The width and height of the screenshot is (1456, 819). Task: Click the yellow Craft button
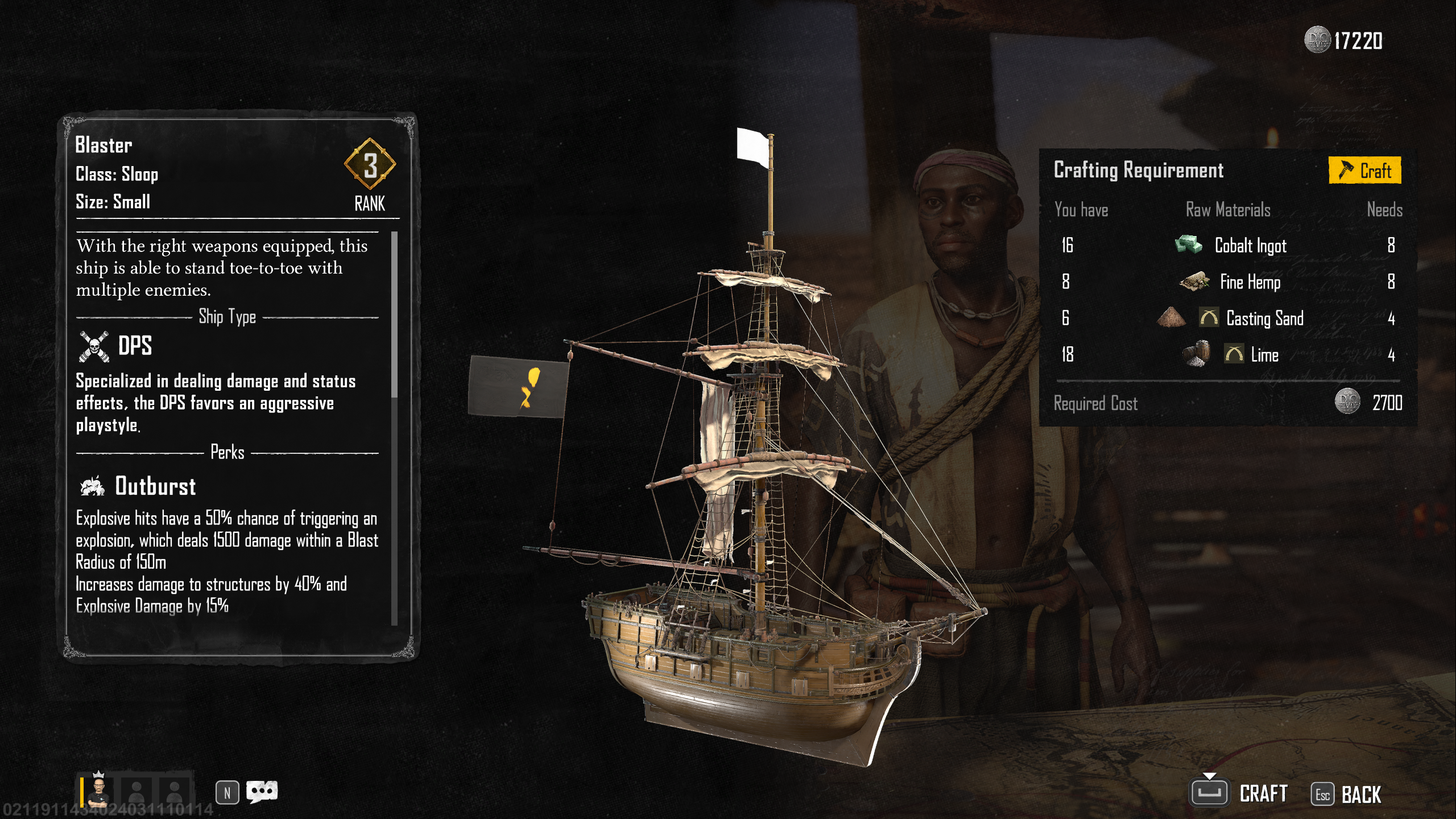(1364, 171)
